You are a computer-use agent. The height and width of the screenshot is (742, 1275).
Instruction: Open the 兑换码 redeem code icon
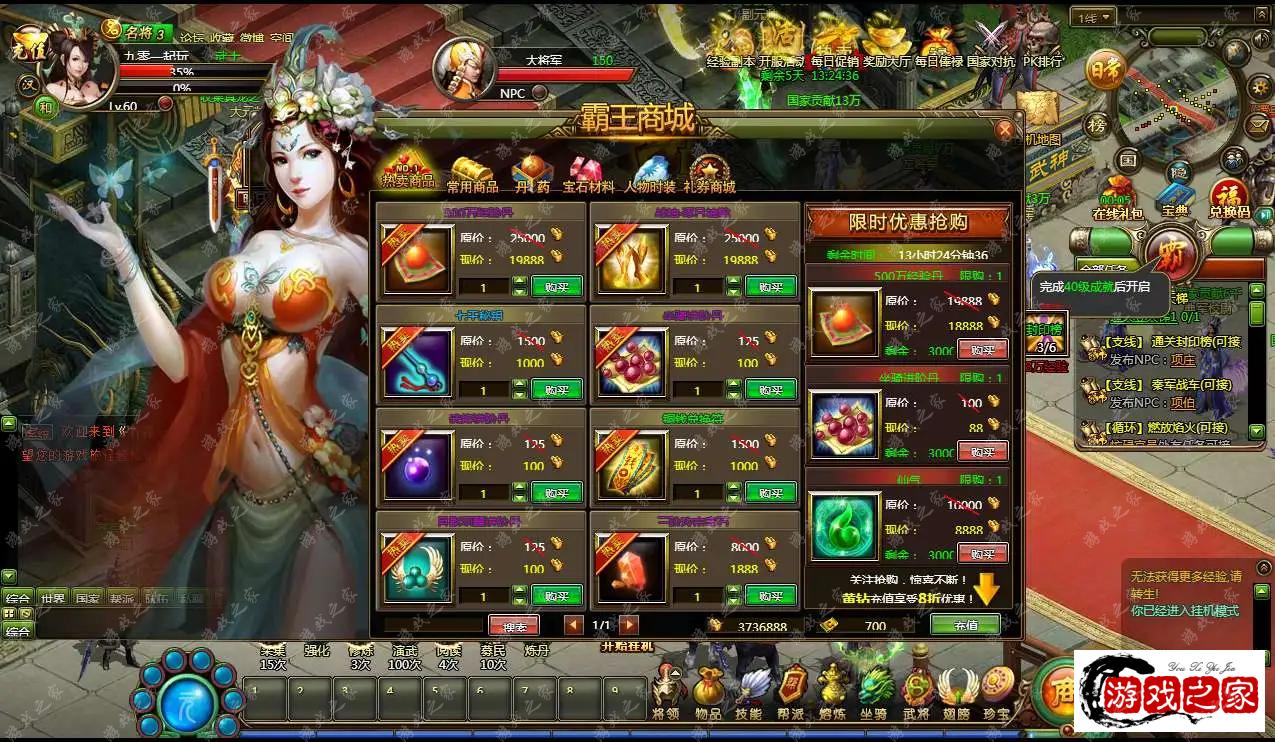[x=1230, y=198]
